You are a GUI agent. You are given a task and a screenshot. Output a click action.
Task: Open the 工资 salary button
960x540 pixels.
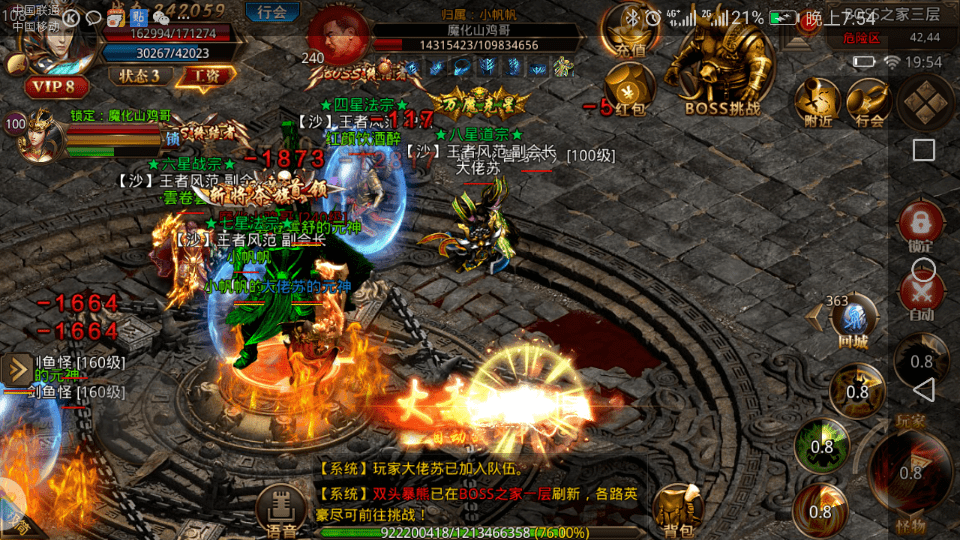208,76
